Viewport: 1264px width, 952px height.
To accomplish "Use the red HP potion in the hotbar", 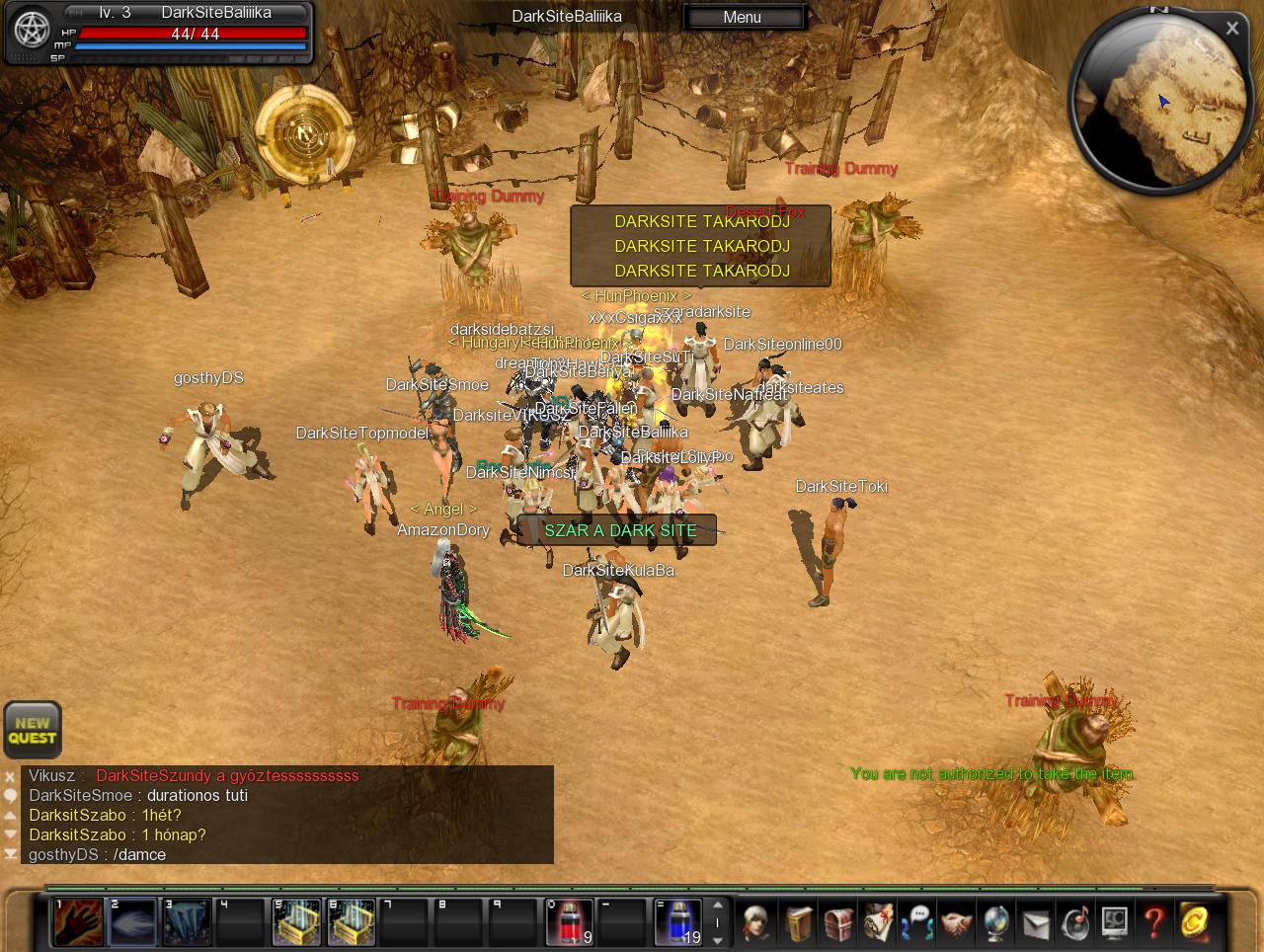I will coord(570,922).
